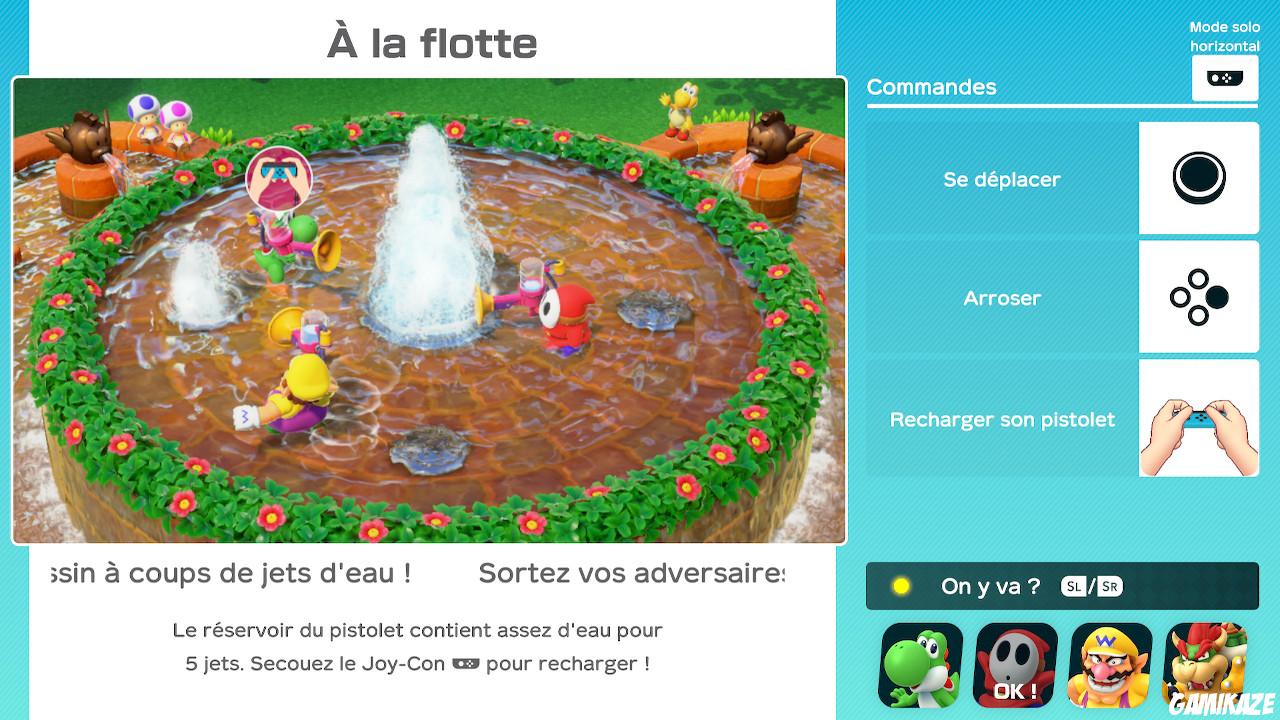Select the analog stick icon for Se déplacer
Image resolution: width=1280 pixels, height=720 pixels.
click(1198, 177)
